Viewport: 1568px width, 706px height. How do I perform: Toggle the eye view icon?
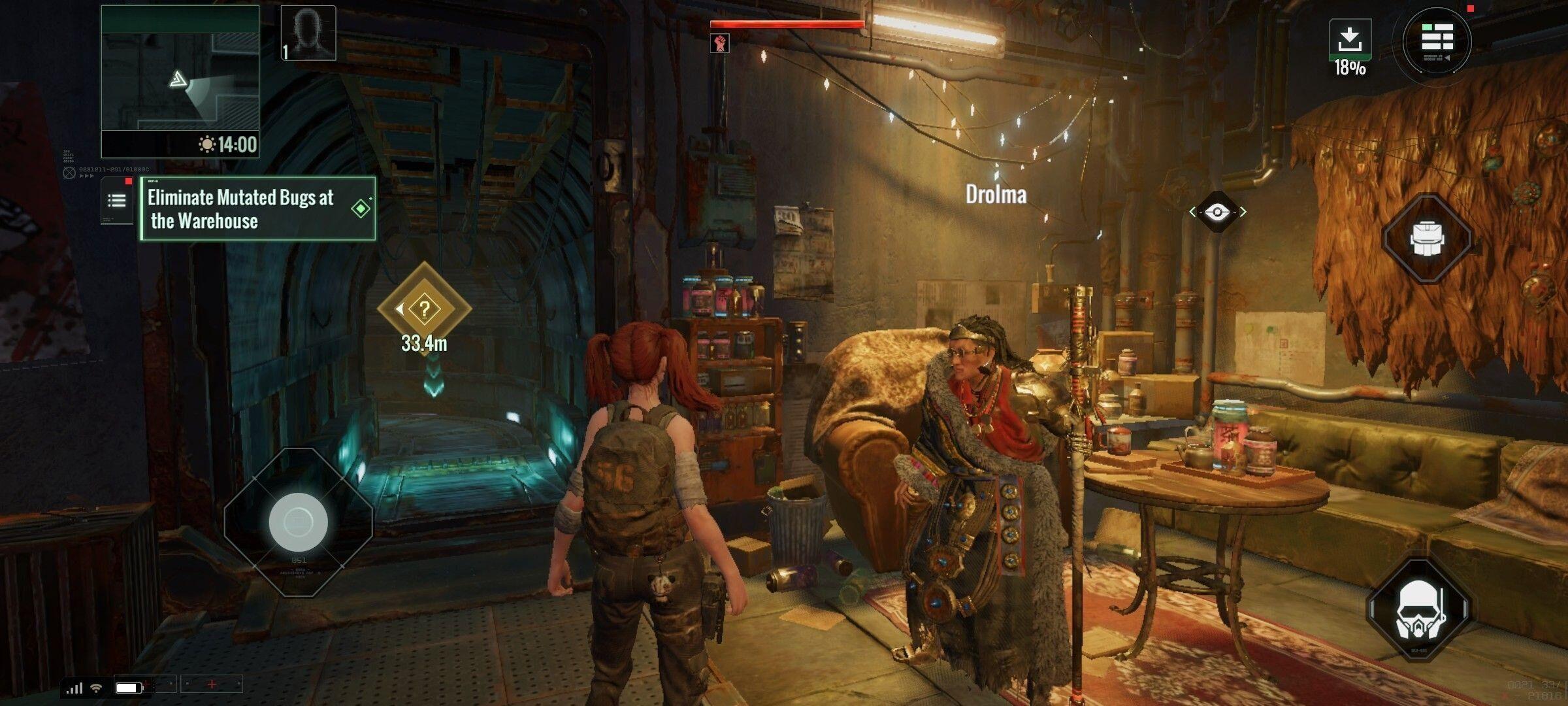click(x=1217, y=212)
